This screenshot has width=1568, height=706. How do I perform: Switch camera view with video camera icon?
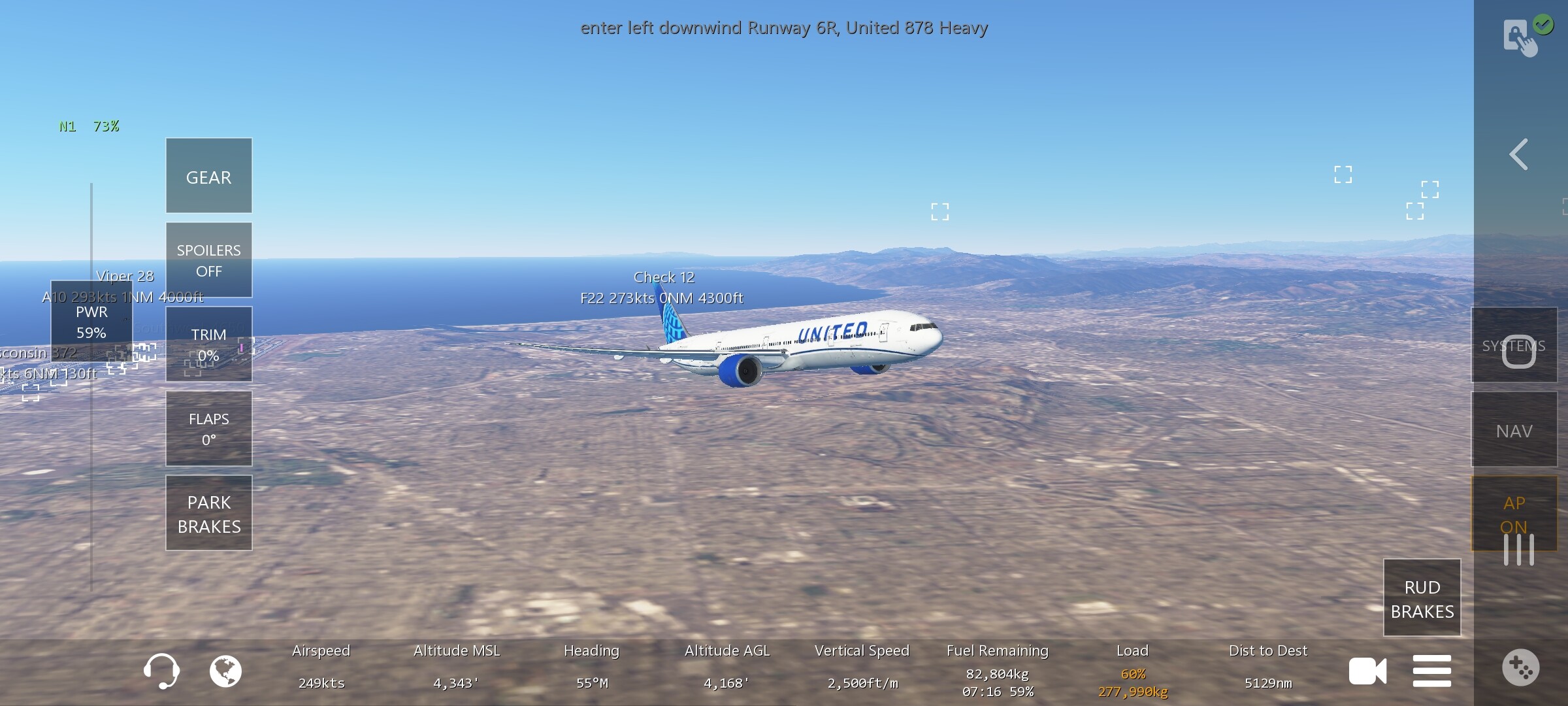(x=1367, y=671)
